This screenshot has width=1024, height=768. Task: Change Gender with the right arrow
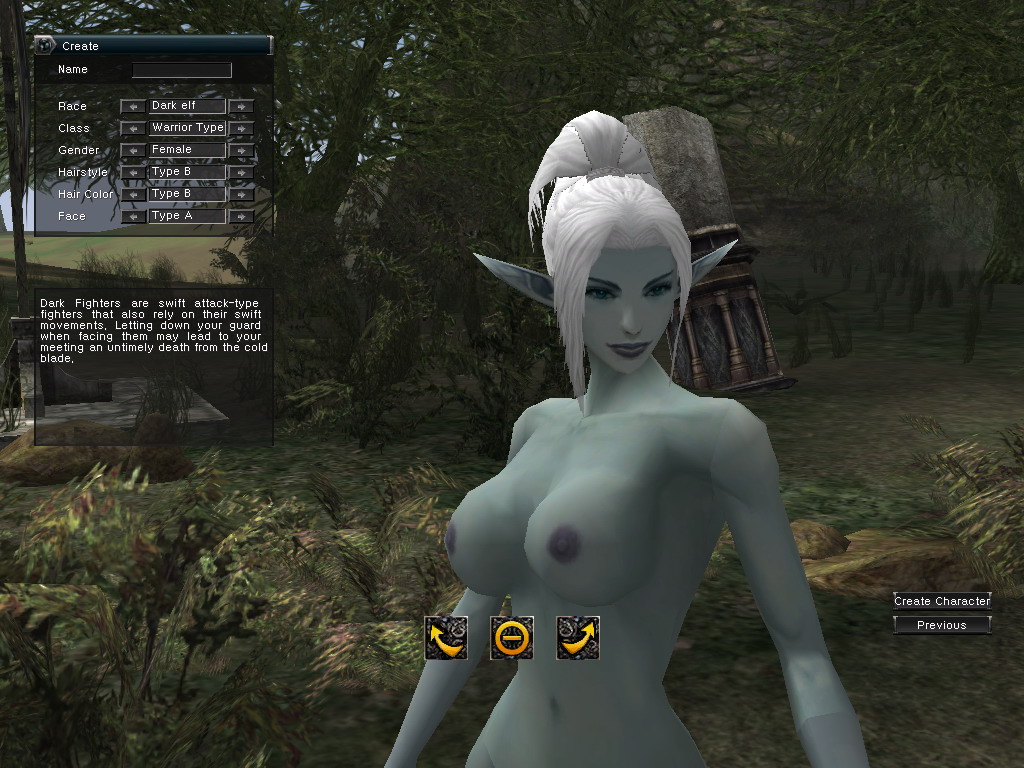tap(241, 150)
